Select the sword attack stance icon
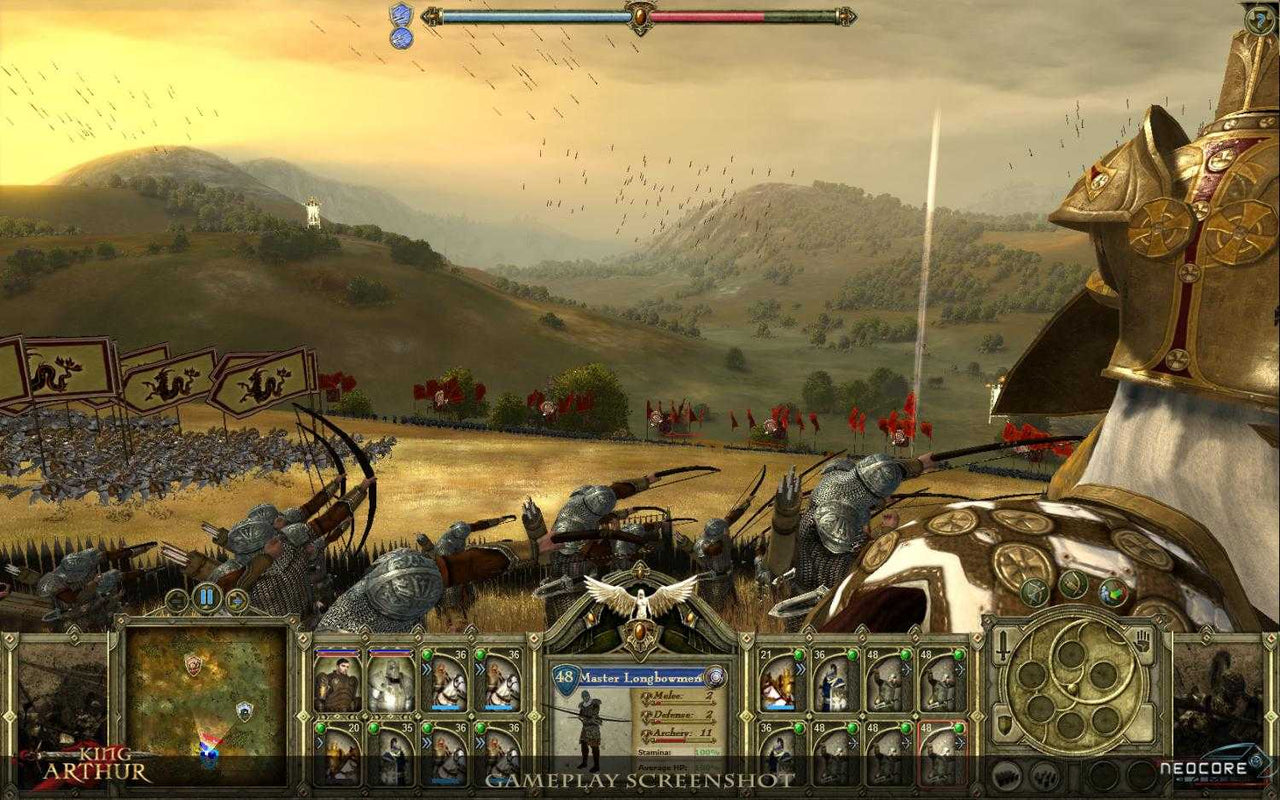 tap(1003, 643)
